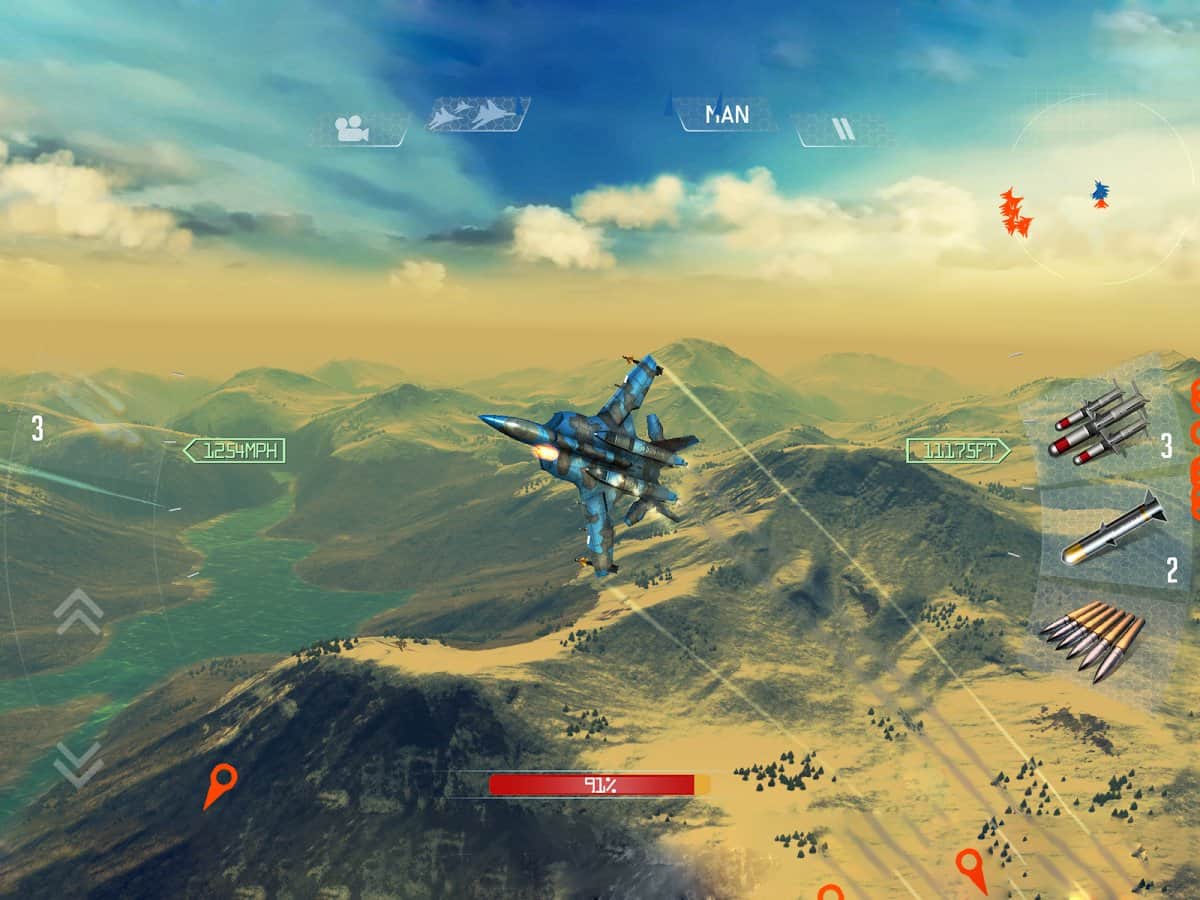Pause the game
This screenshot has height=900, width=1200.
(x=843, y=129)
